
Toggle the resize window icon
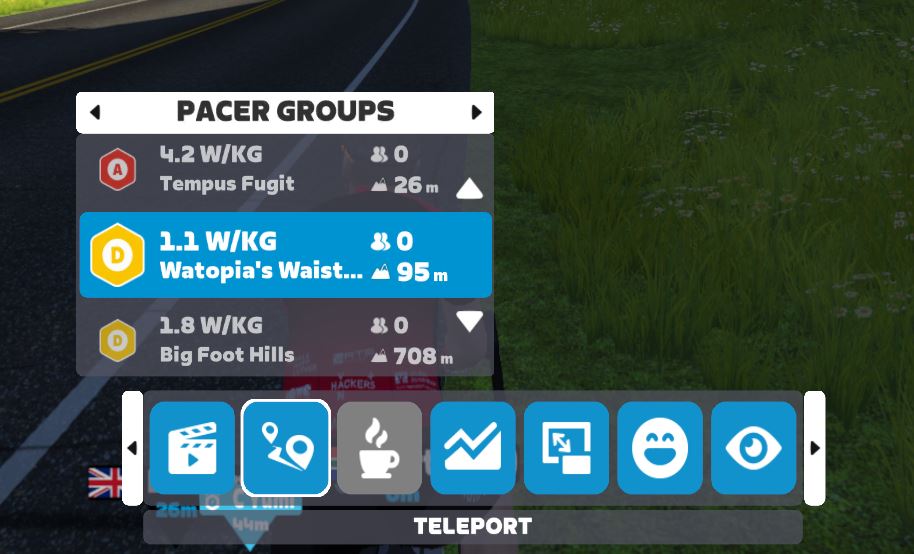click(566, 448)
